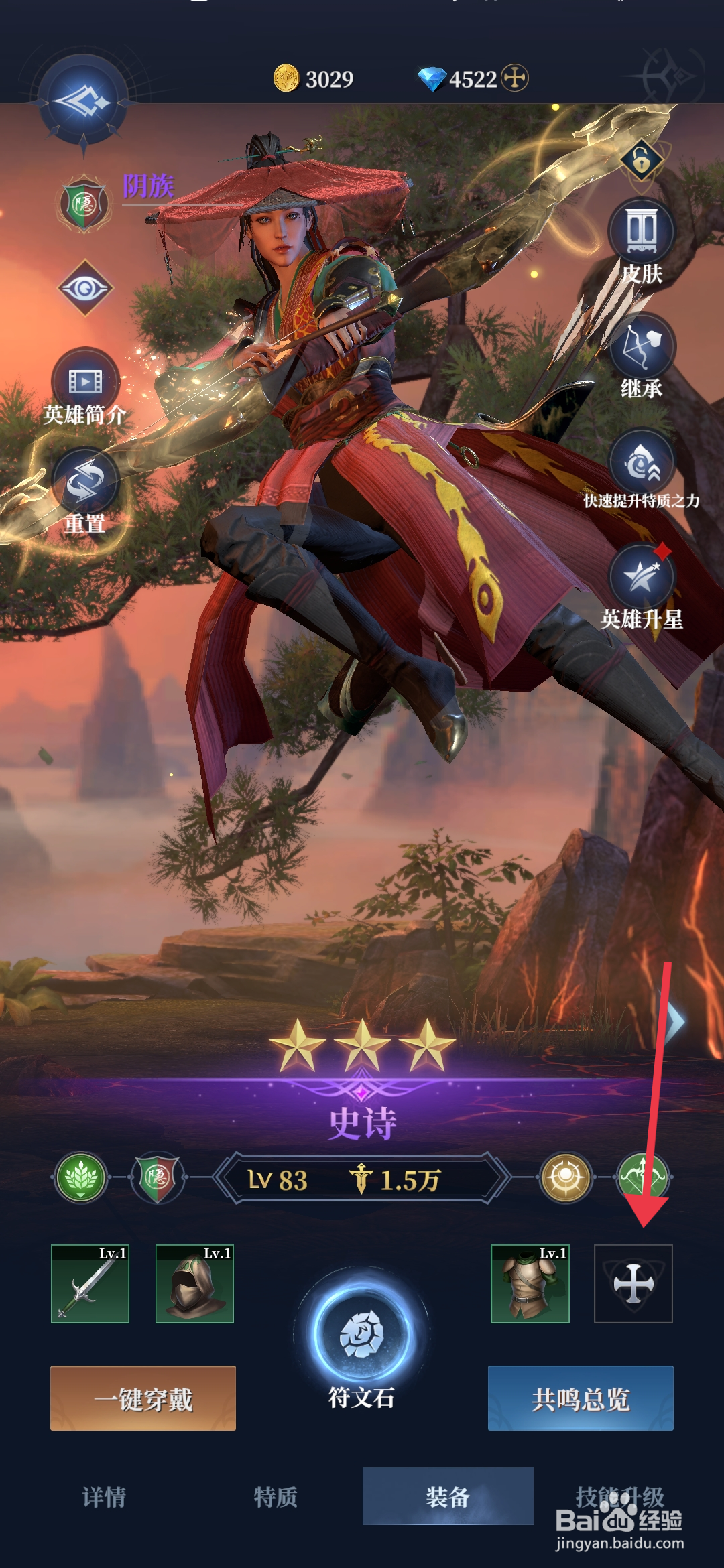The width and height of the screenshot is (724, 1568).
Task: Select the Lv.1 chest armor slot
Action: coord(530,1284)
